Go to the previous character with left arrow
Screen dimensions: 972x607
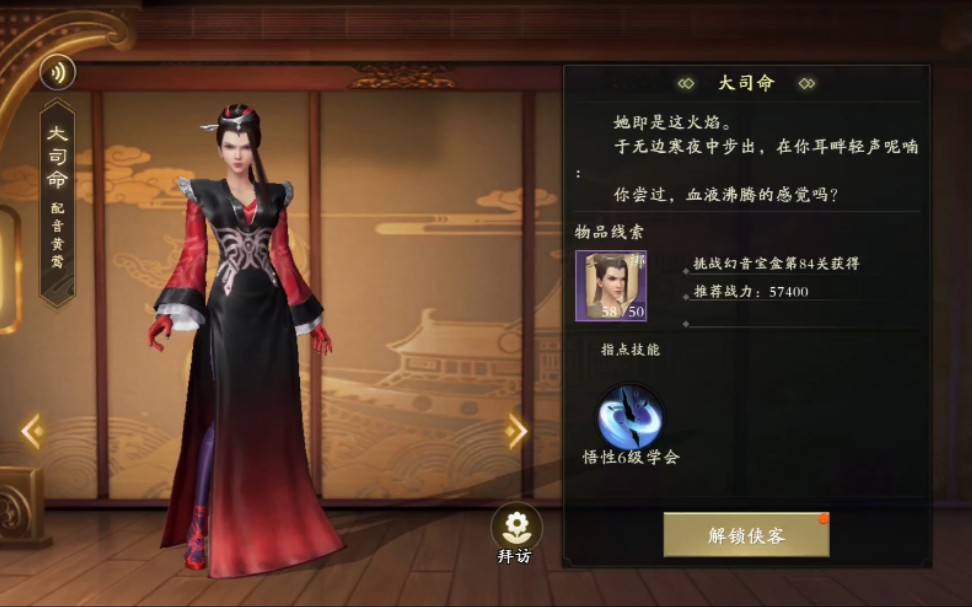pos(32,431)
